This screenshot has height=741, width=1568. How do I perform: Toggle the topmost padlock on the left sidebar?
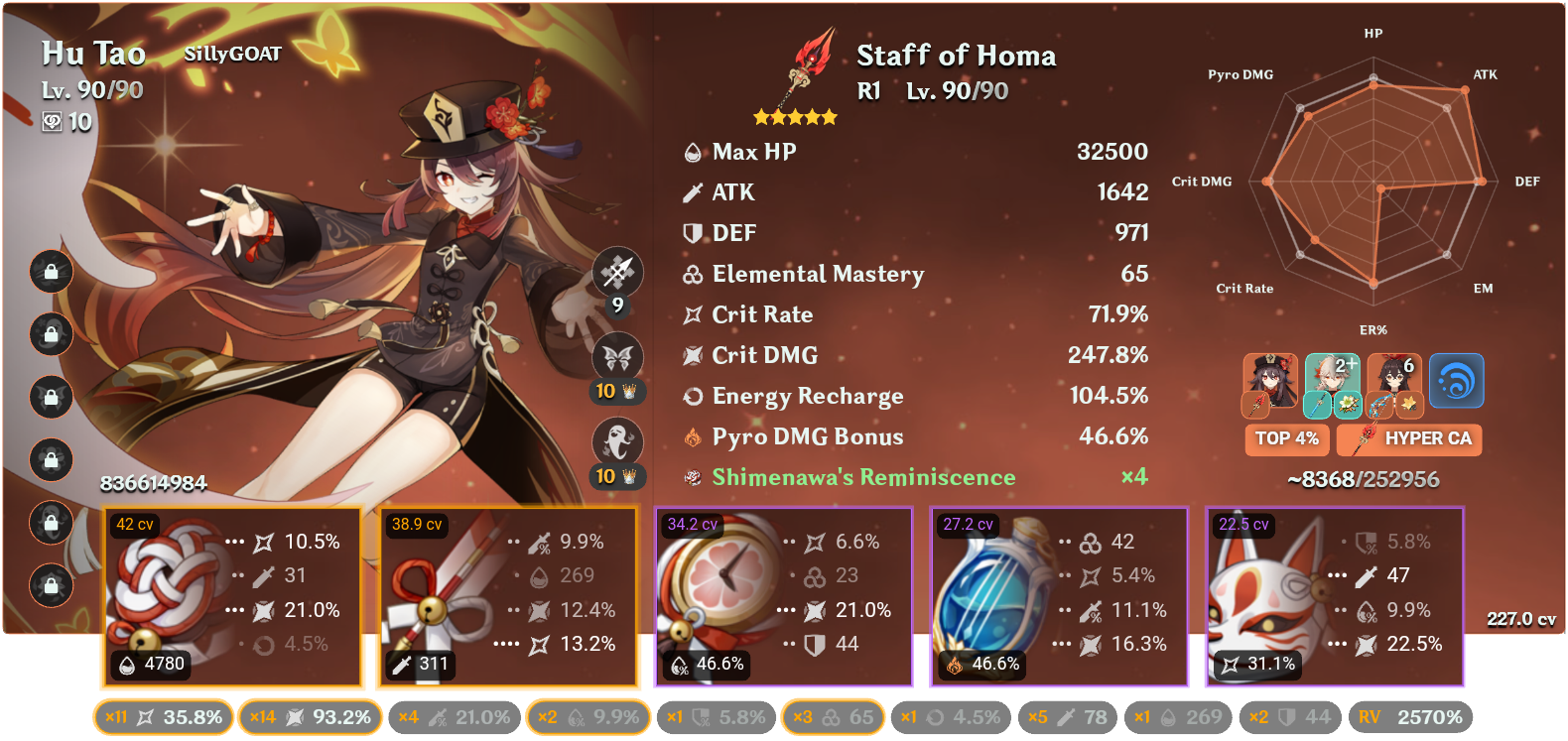pos(50,273)
